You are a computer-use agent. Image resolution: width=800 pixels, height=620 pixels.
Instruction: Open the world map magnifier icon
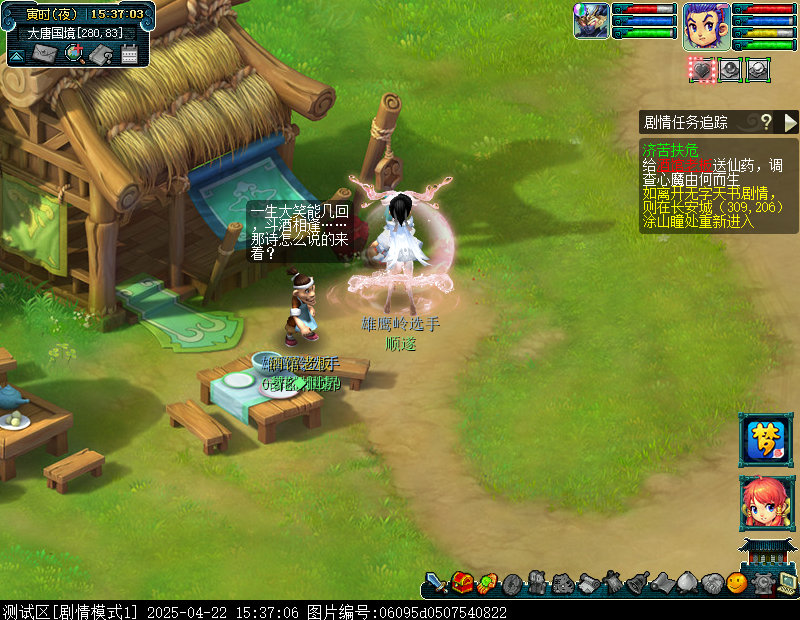click(x=73, y=53)
